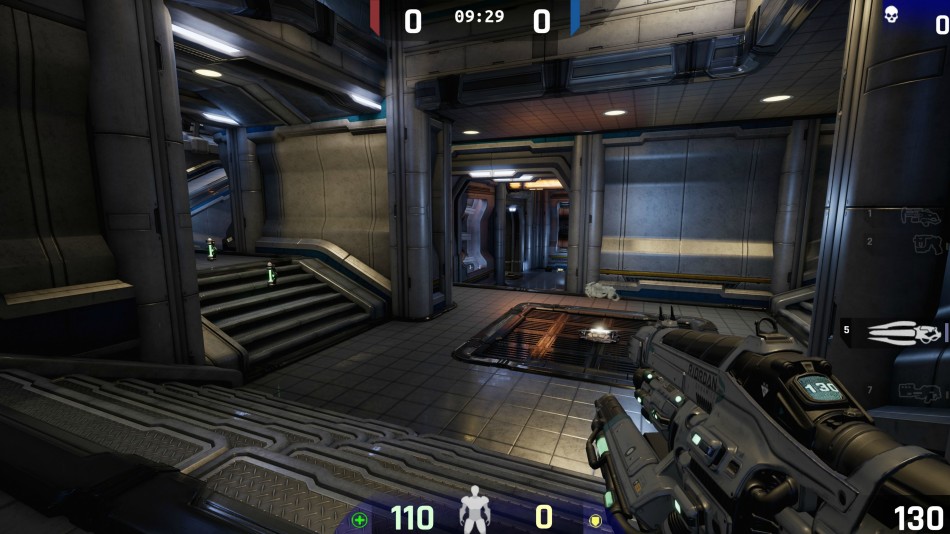Select the link gun in weapon slot 5
The height and width of the screenshot is (534, 950).
[907, 332]
